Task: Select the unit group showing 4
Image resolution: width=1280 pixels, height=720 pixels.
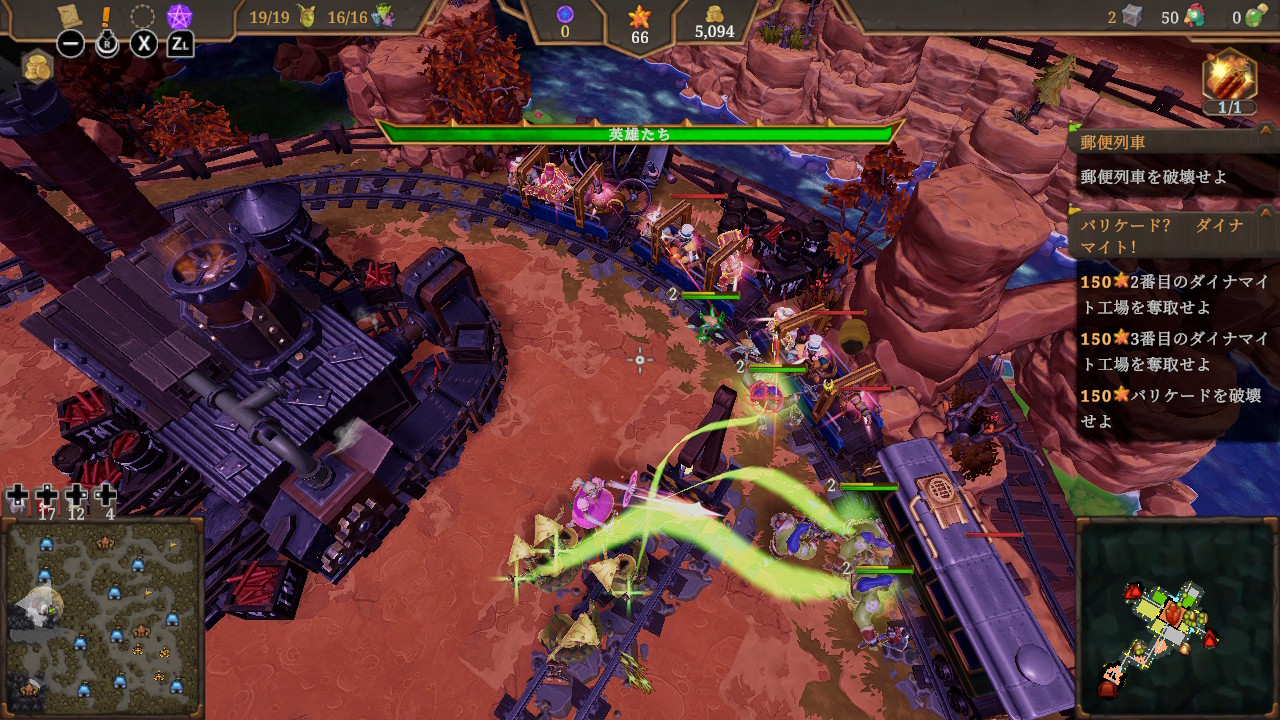Action: [x=107, y=500]
